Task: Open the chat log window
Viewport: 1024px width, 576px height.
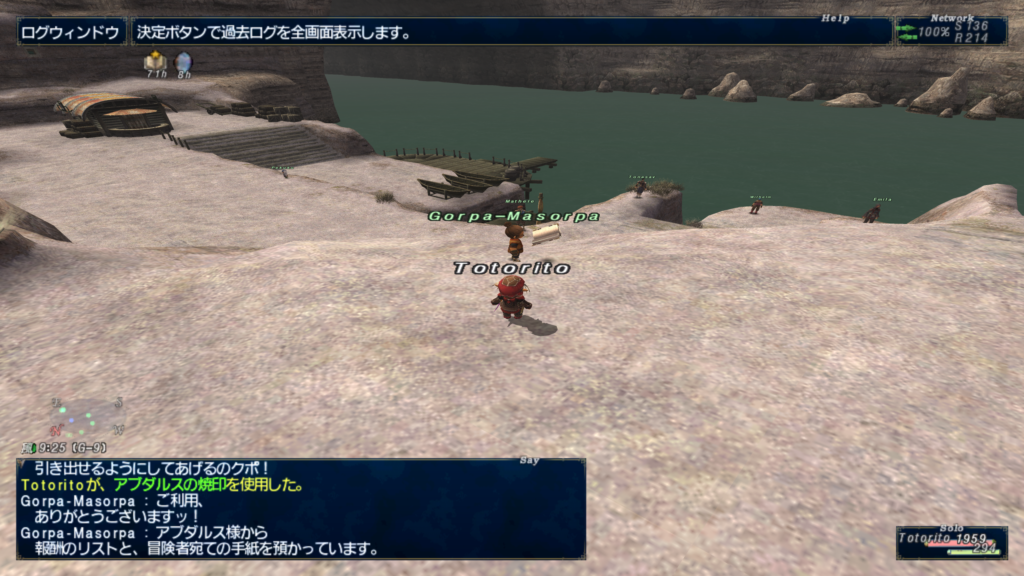Action: 300,508
